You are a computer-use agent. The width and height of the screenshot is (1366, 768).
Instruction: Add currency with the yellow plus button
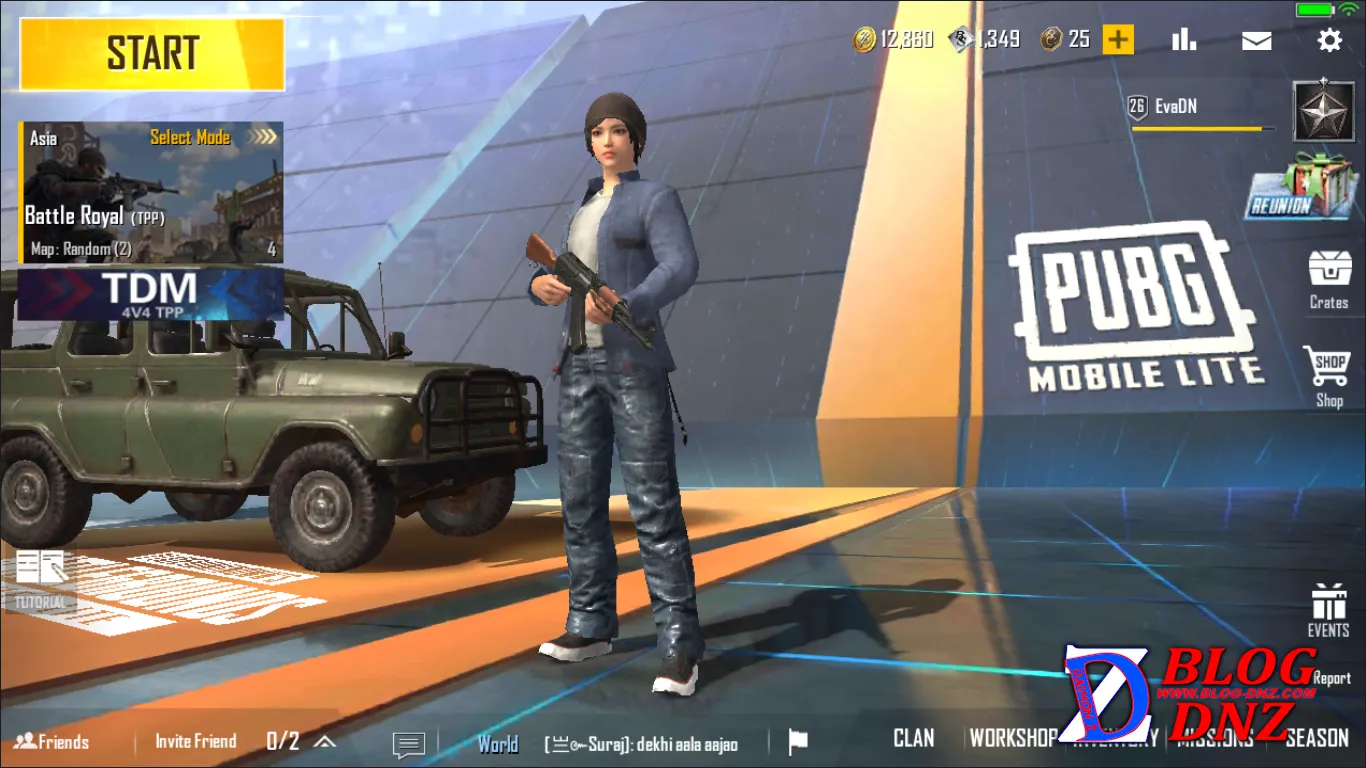pyautogui.click(x=1118, y=40)
